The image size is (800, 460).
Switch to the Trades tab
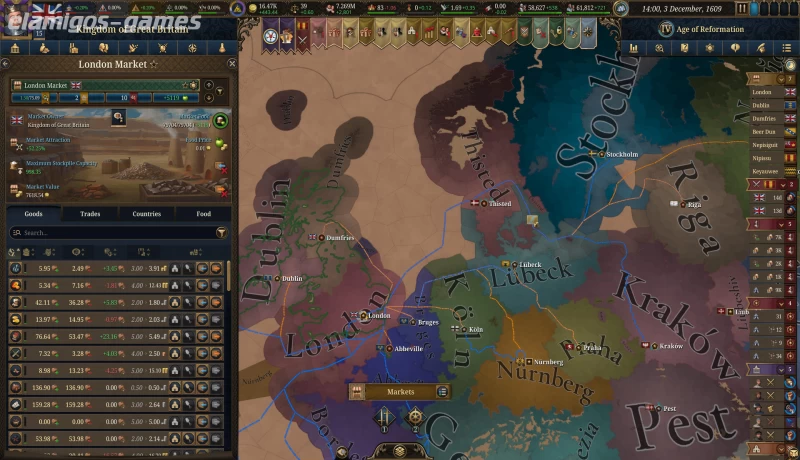[x=90, y=213]
